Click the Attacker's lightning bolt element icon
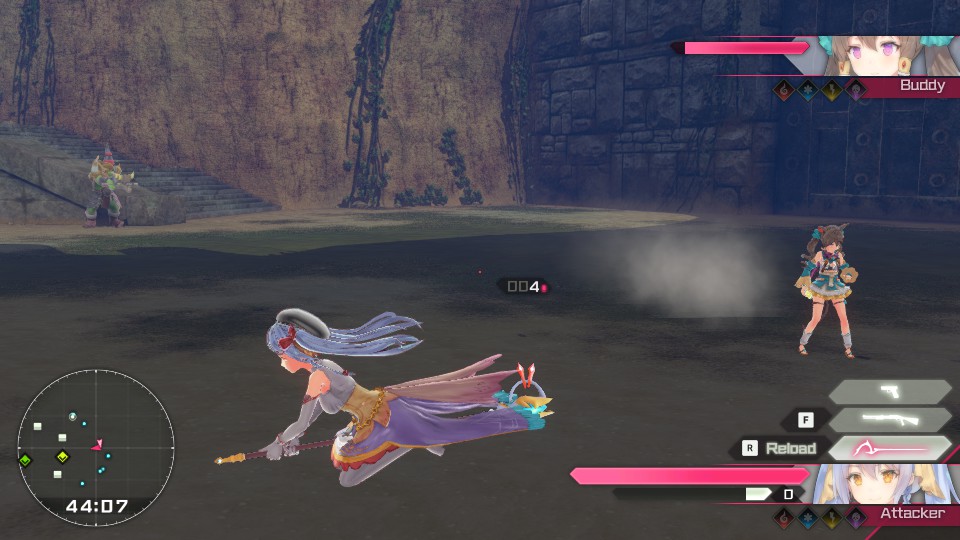 832,517
